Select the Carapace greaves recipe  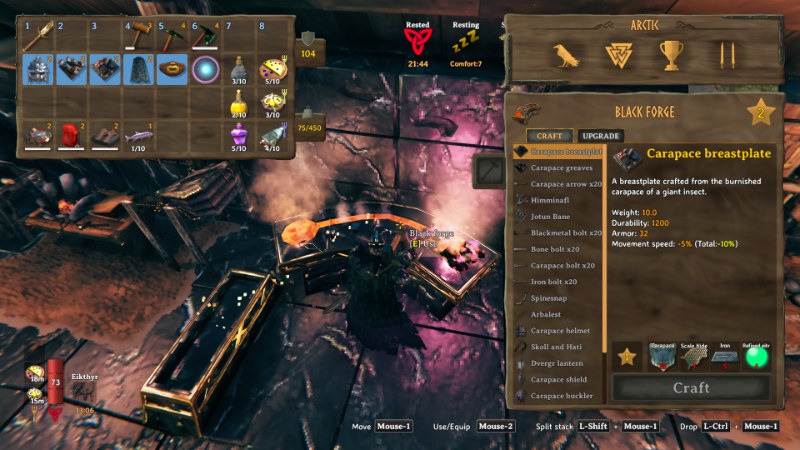pos(561,168)
